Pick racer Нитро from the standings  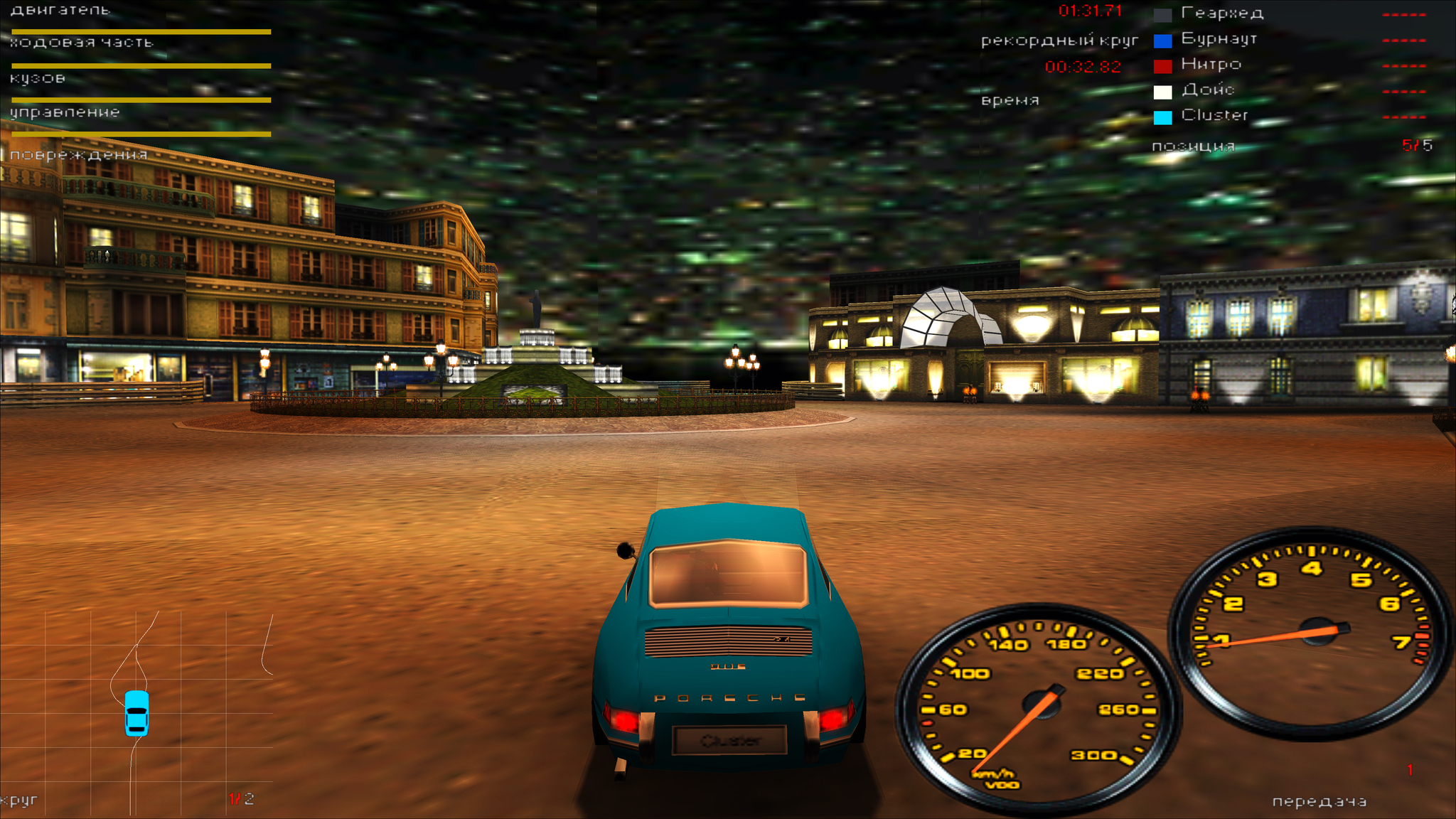[x=1211, y=64]
